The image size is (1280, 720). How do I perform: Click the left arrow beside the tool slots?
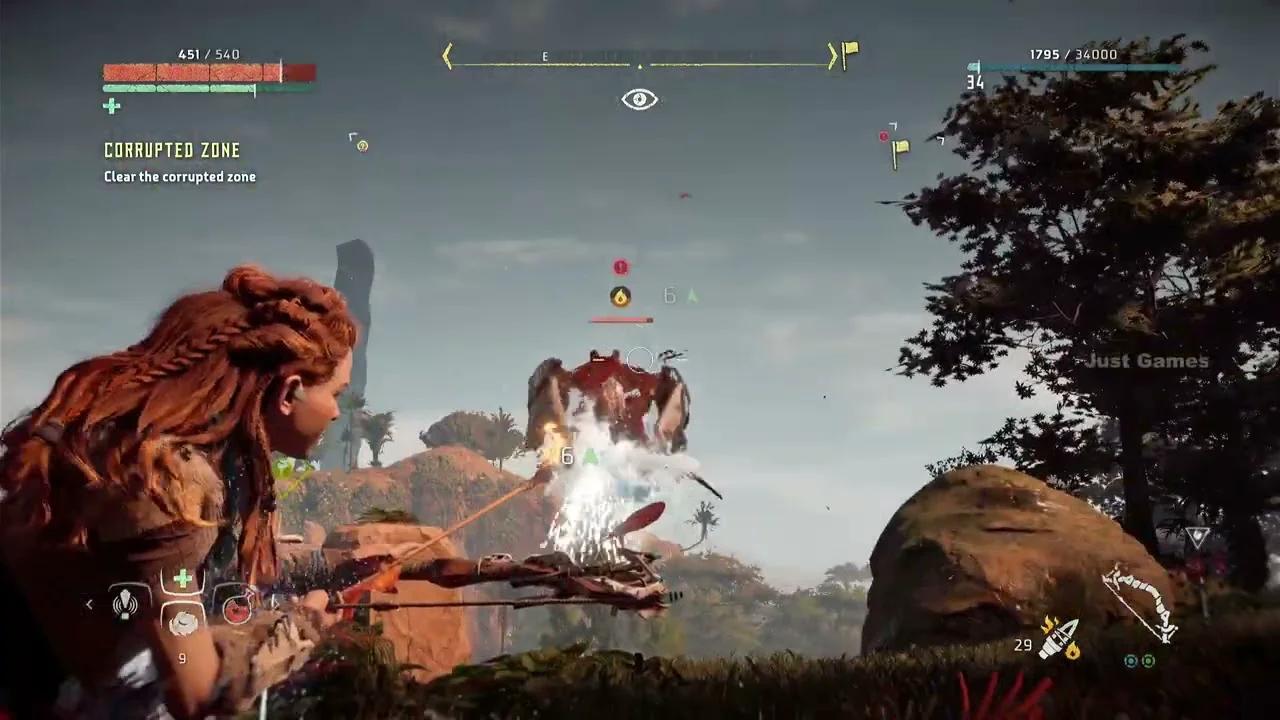(x=89, y=604)
